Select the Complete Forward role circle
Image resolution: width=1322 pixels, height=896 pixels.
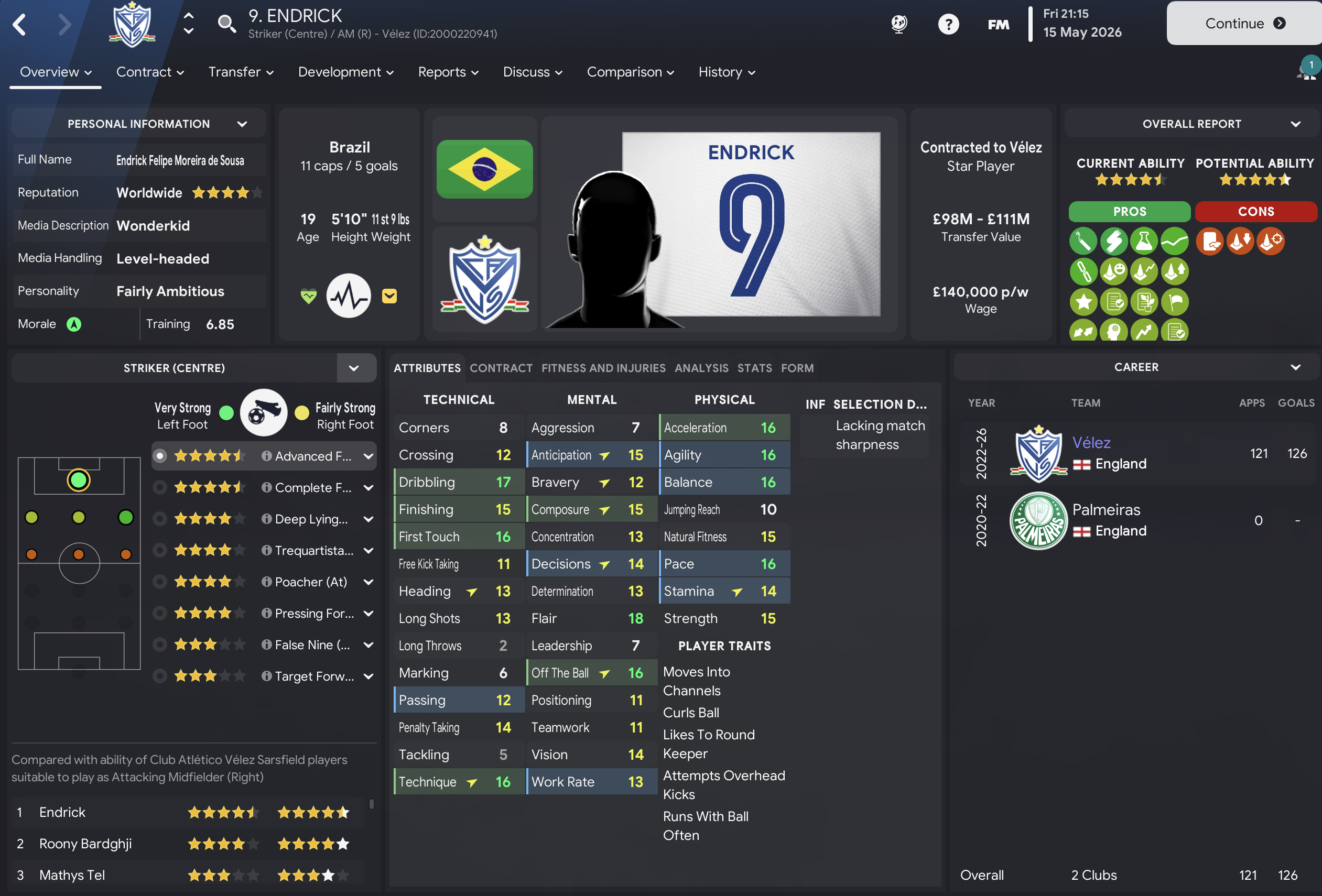159,487
